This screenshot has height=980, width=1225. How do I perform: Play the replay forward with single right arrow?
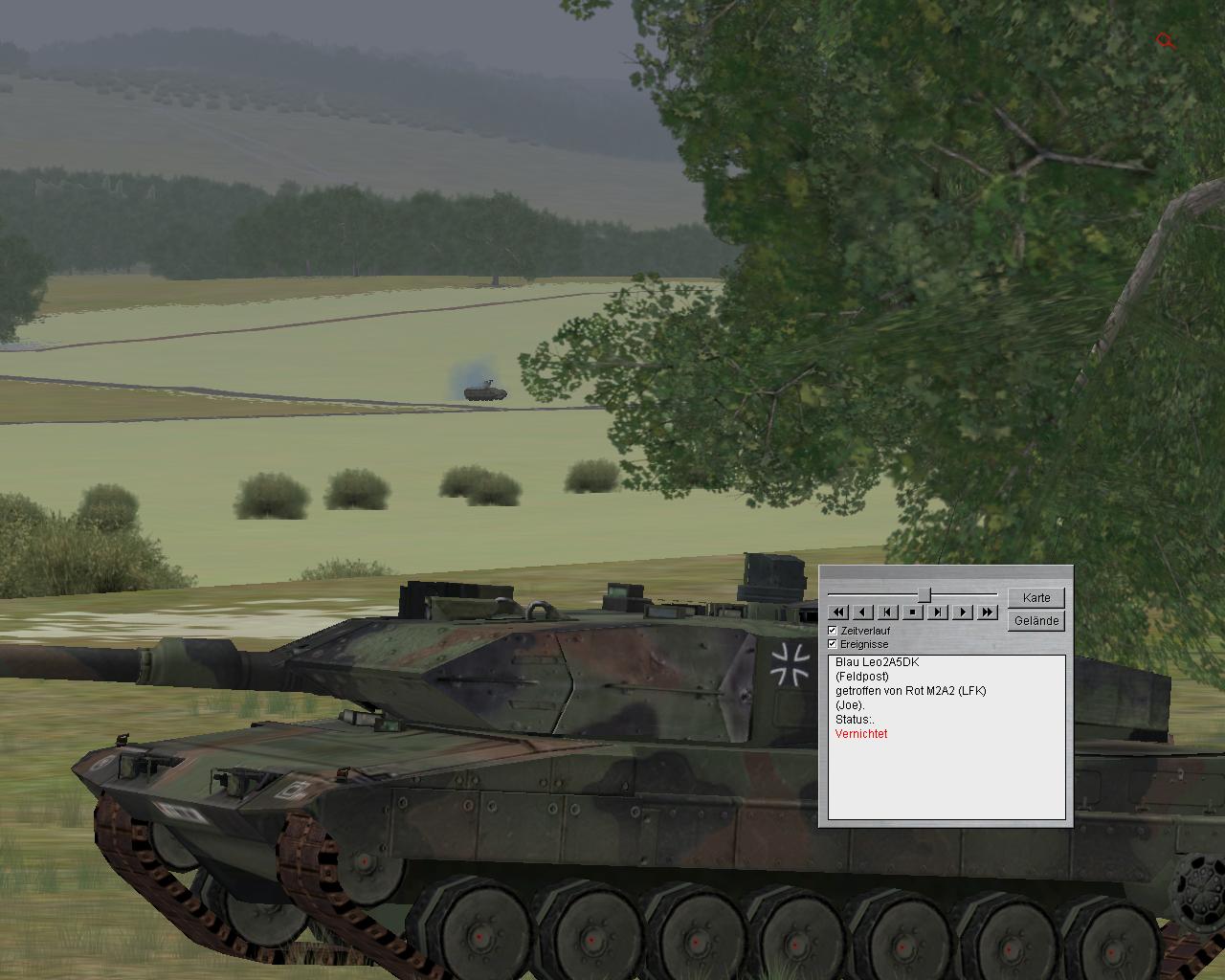click(963, 612)
